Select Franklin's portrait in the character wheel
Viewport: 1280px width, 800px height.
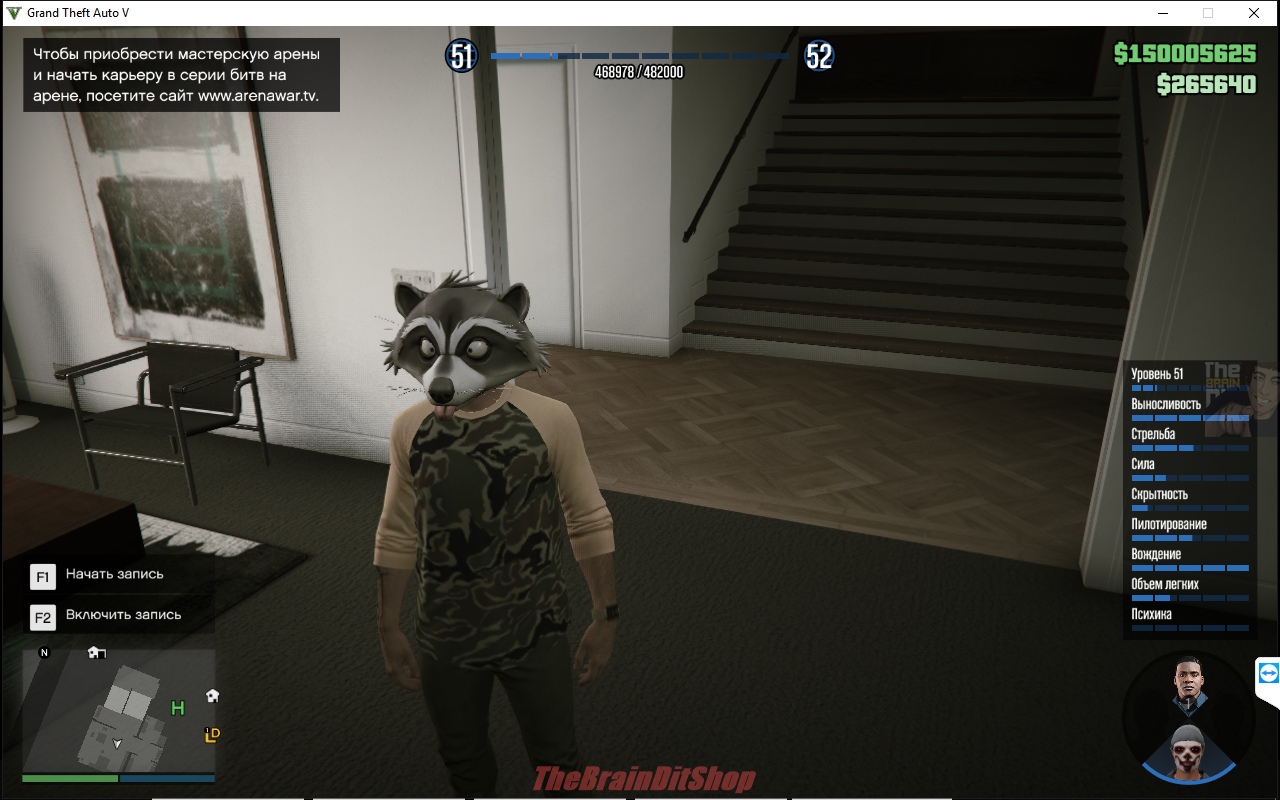(1188, 688)
